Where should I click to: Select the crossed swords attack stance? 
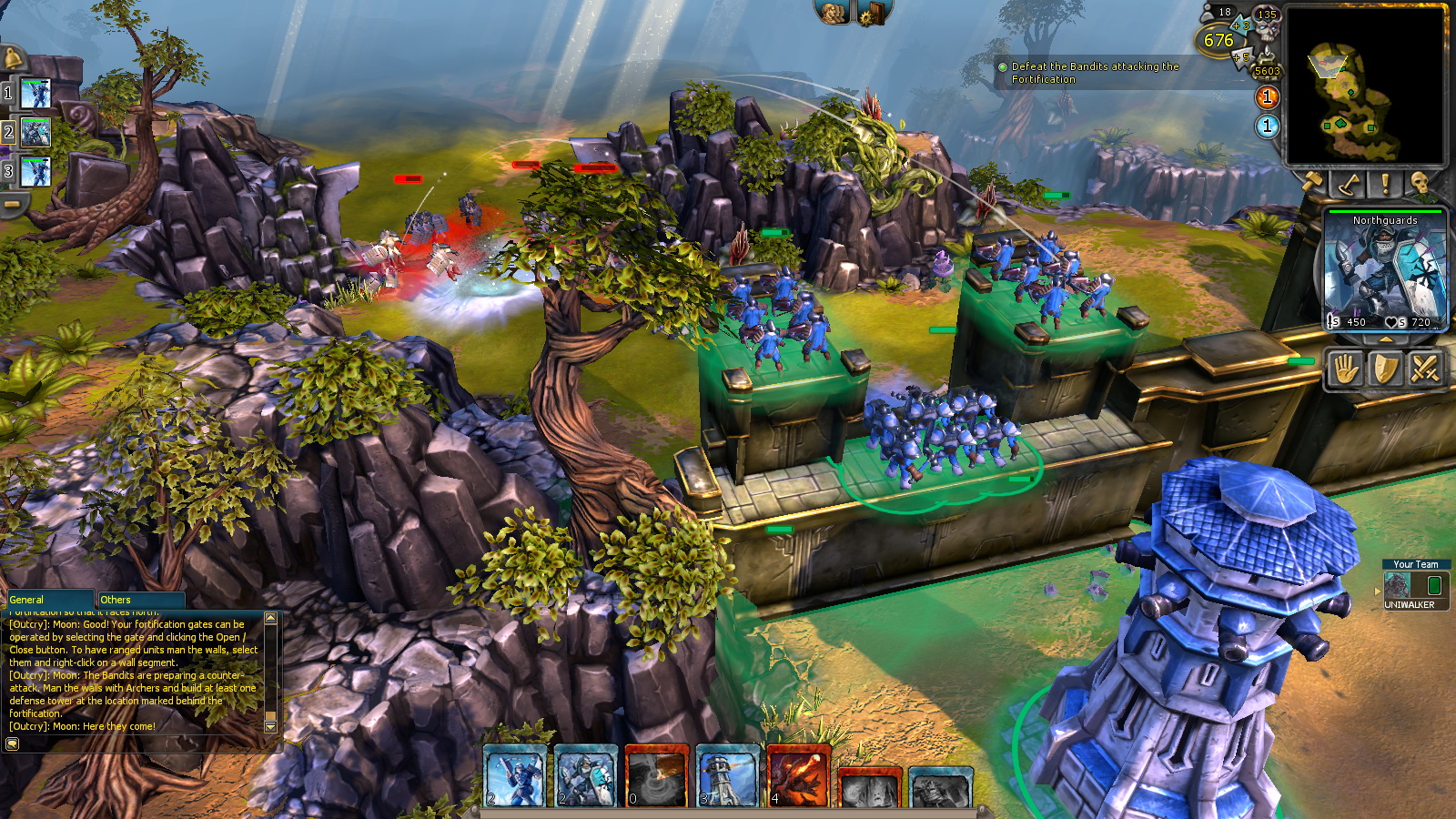point(1425,369)
